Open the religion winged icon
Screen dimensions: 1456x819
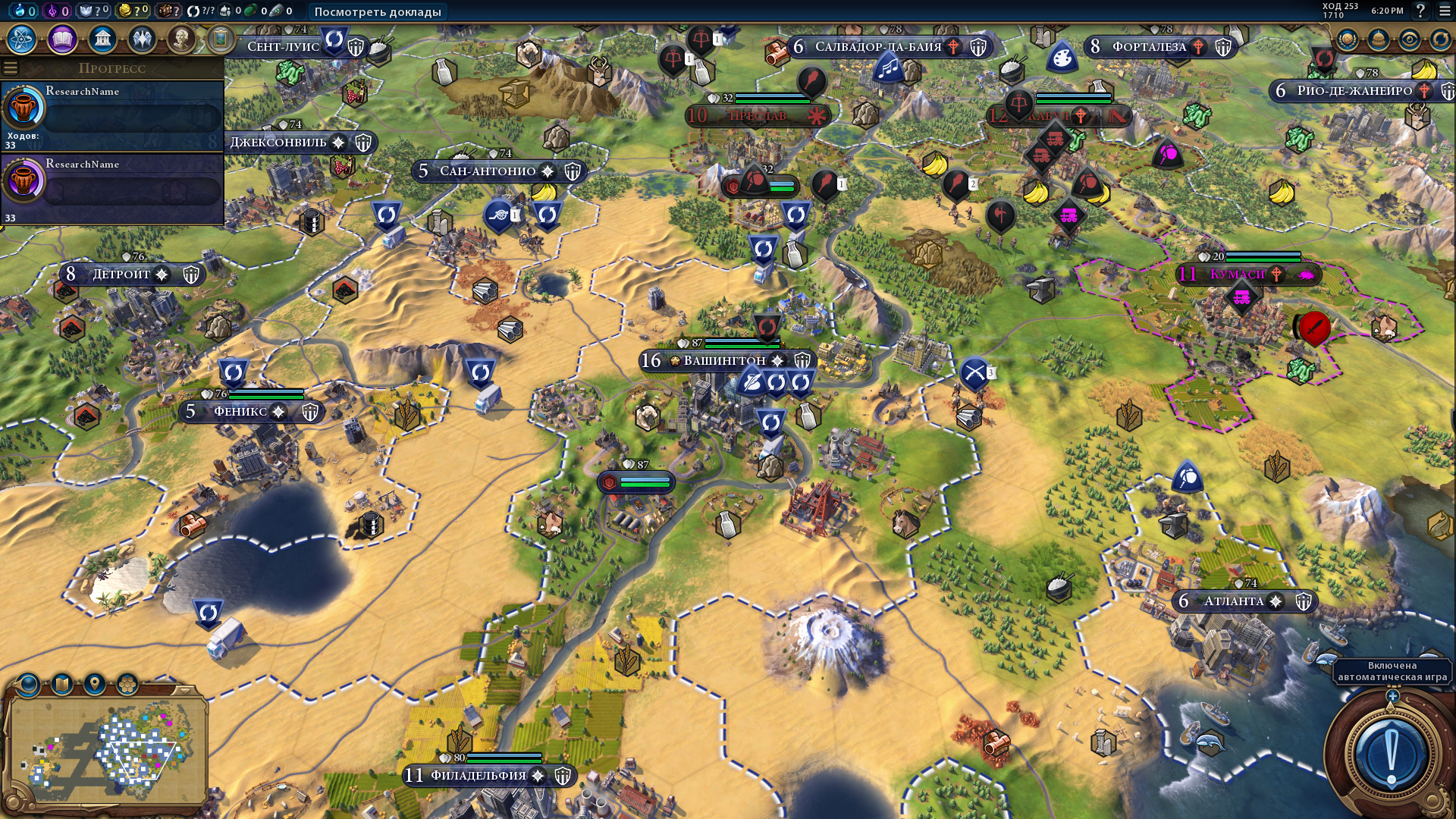click(142, 39)
